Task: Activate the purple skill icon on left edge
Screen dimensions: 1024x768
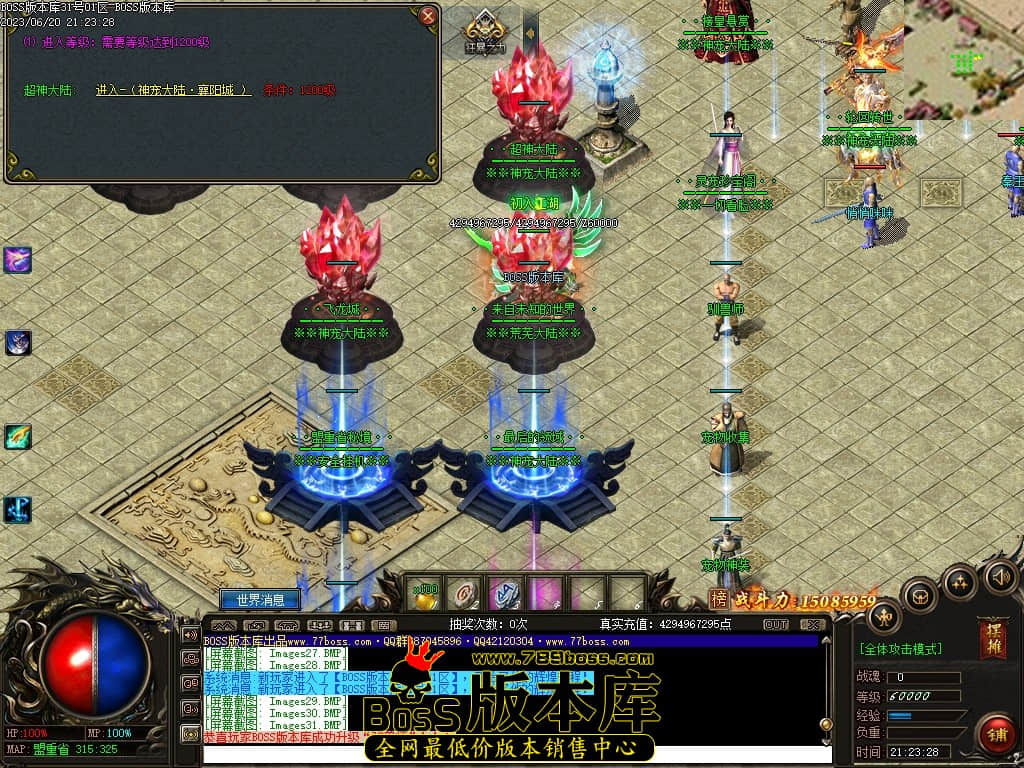Action: [18, 260]
